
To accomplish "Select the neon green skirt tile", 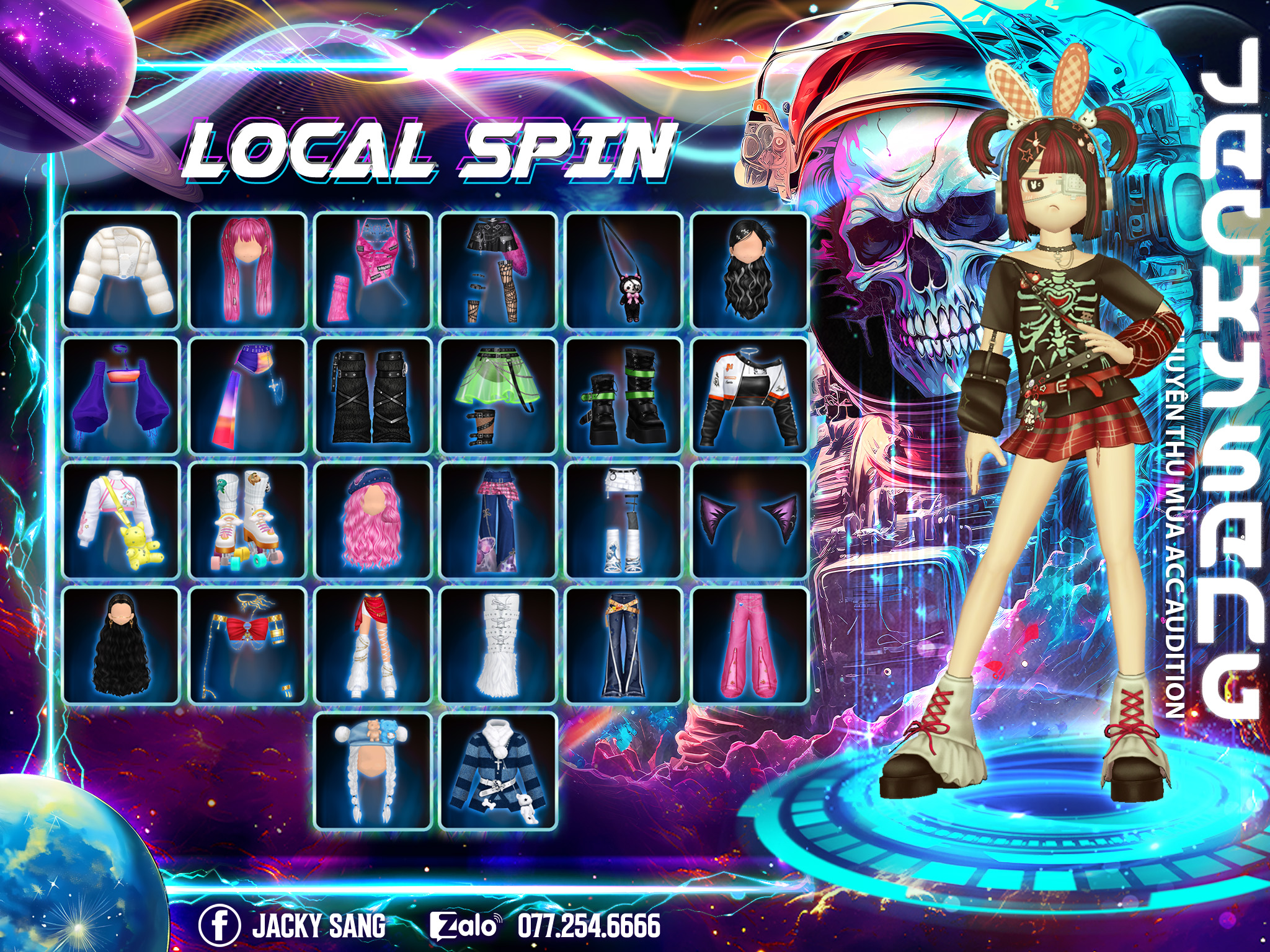I will coord(498,396).
